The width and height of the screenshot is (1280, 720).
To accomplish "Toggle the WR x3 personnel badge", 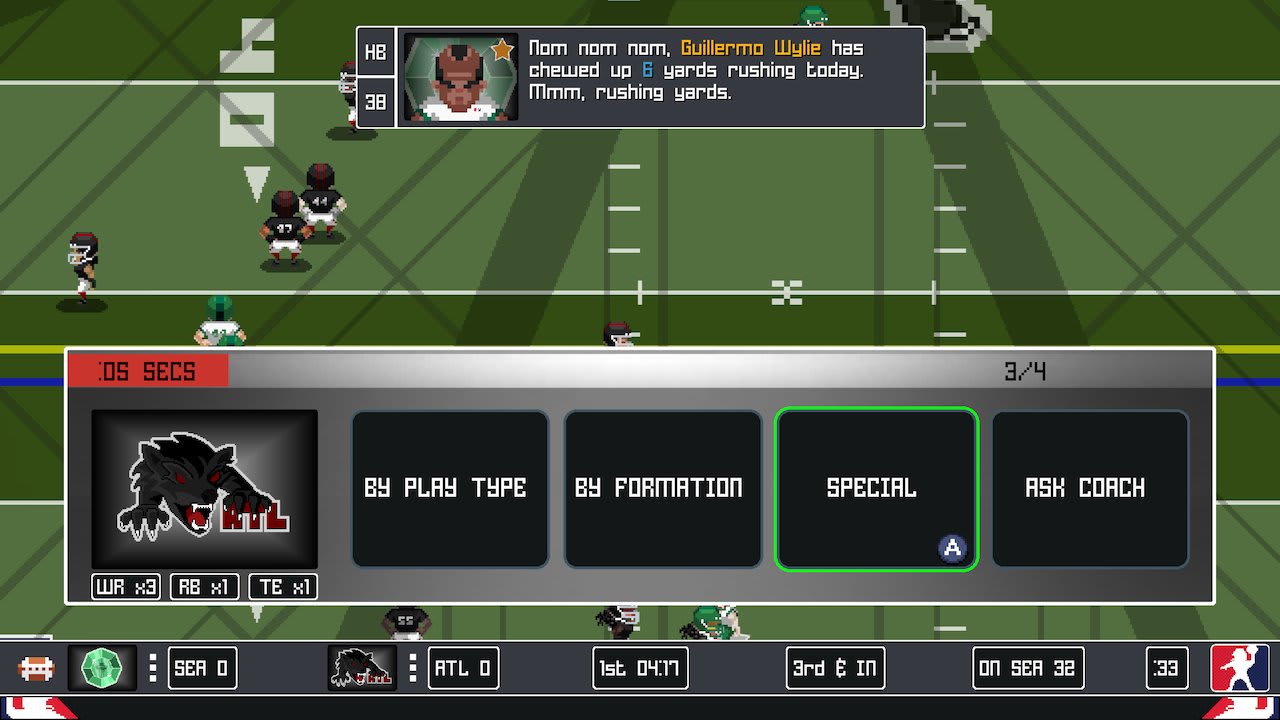I will 125,588.
